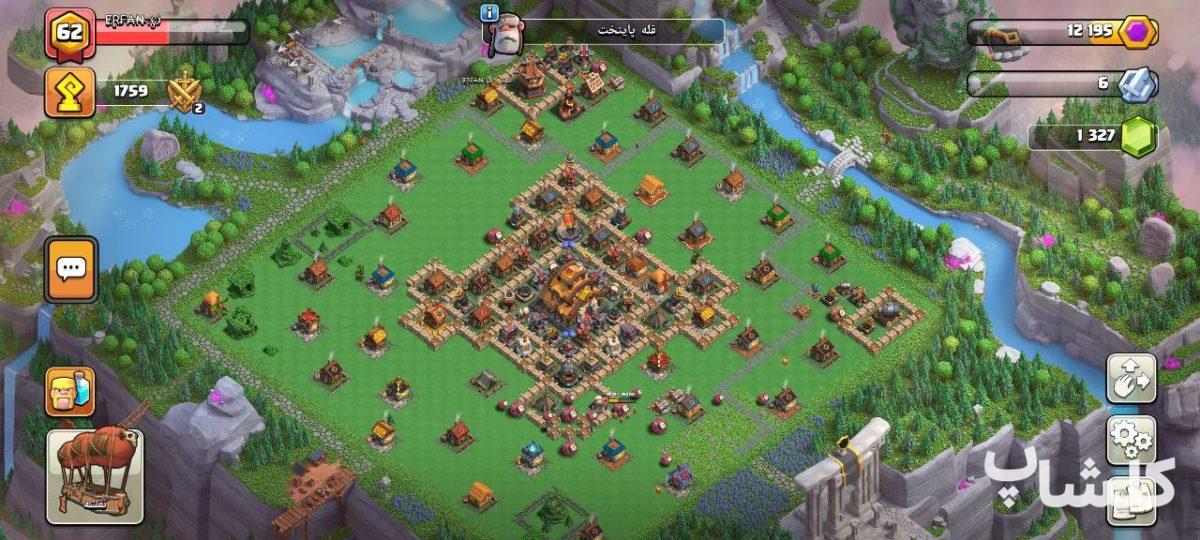Click the layout editor arrows button
This screenshot has width=1200, height=540.
pyautogui.click(x=1130, y=378)
